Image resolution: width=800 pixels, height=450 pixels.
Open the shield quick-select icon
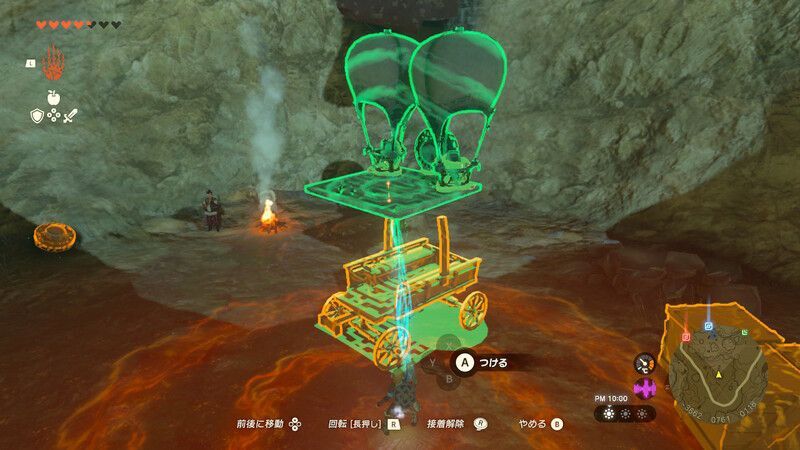[38, 116]
